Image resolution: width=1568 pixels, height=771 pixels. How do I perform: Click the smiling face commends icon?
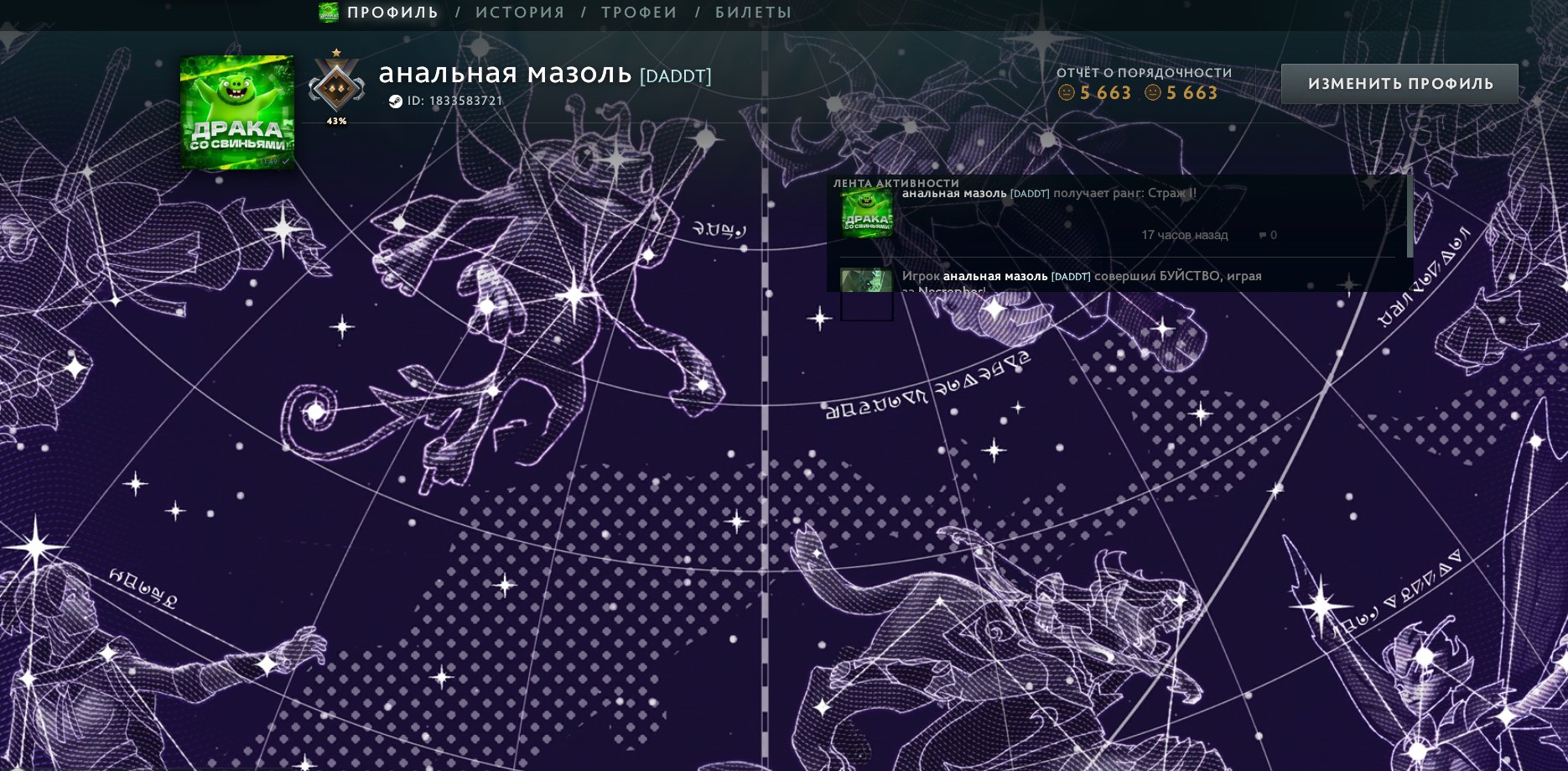1066,94
